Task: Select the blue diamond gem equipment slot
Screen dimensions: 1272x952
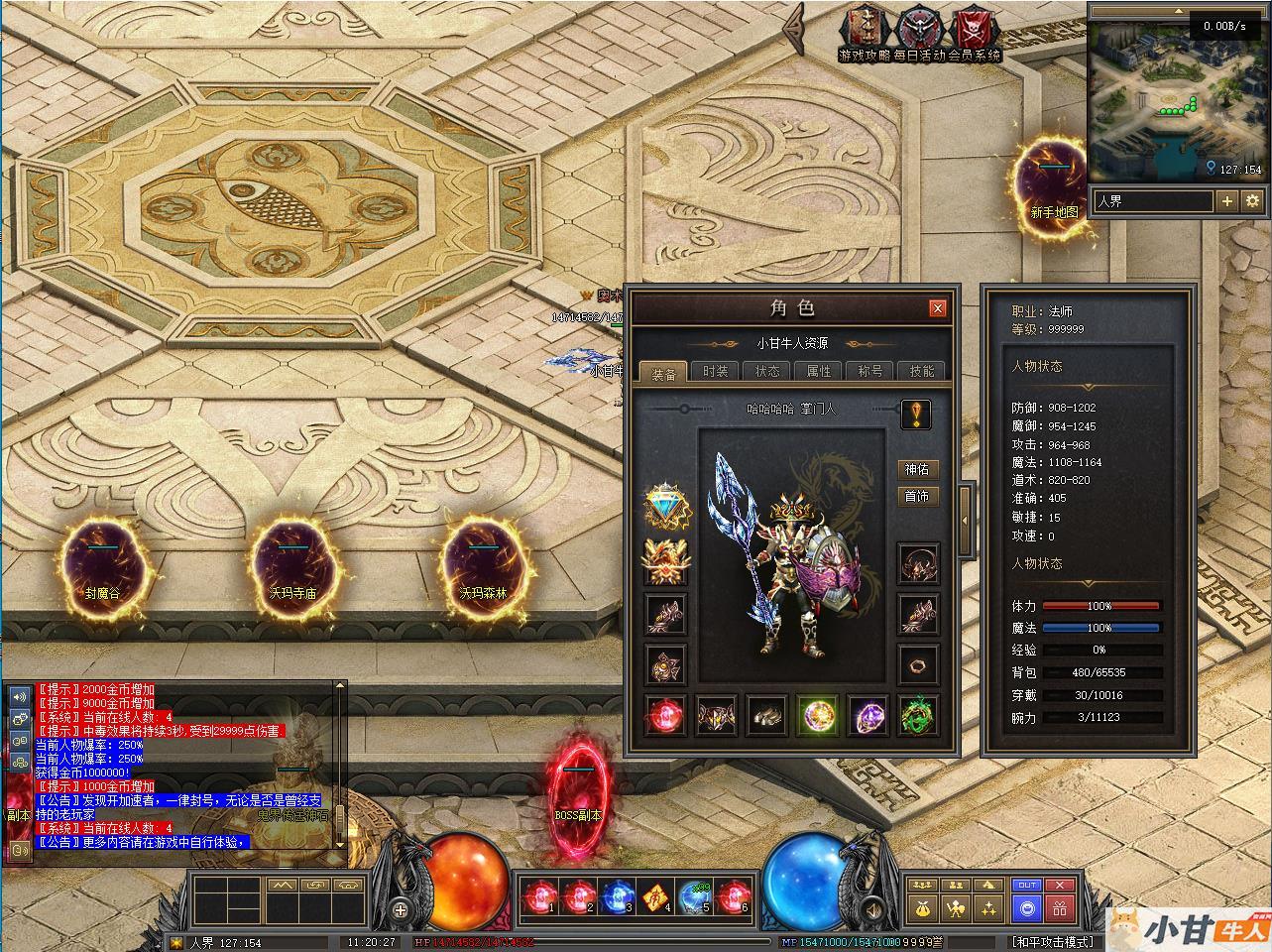Action: 665,508
